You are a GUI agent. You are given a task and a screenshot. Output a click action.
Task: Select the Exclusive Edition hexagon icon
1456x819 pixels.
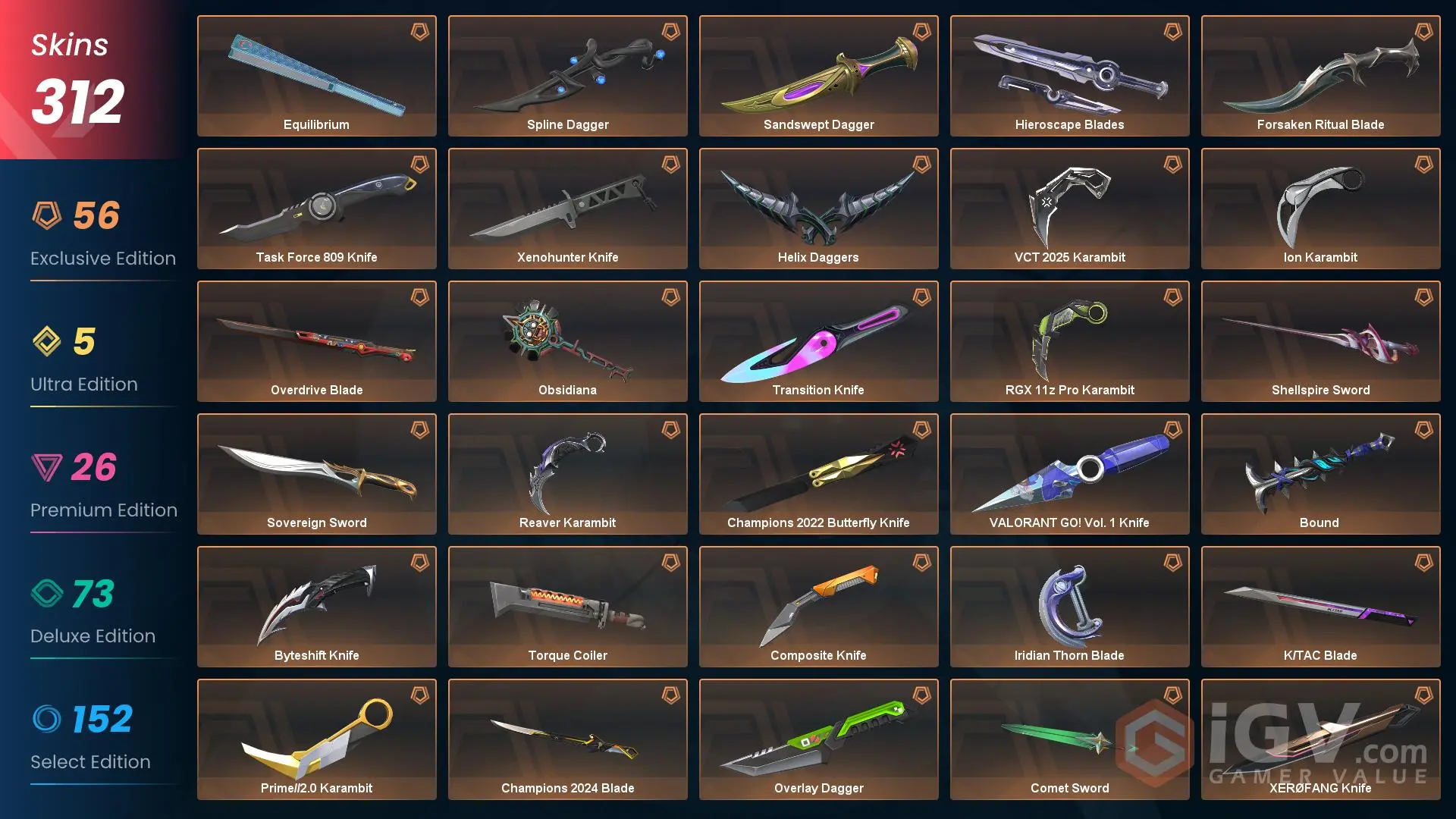coord(45,216)
